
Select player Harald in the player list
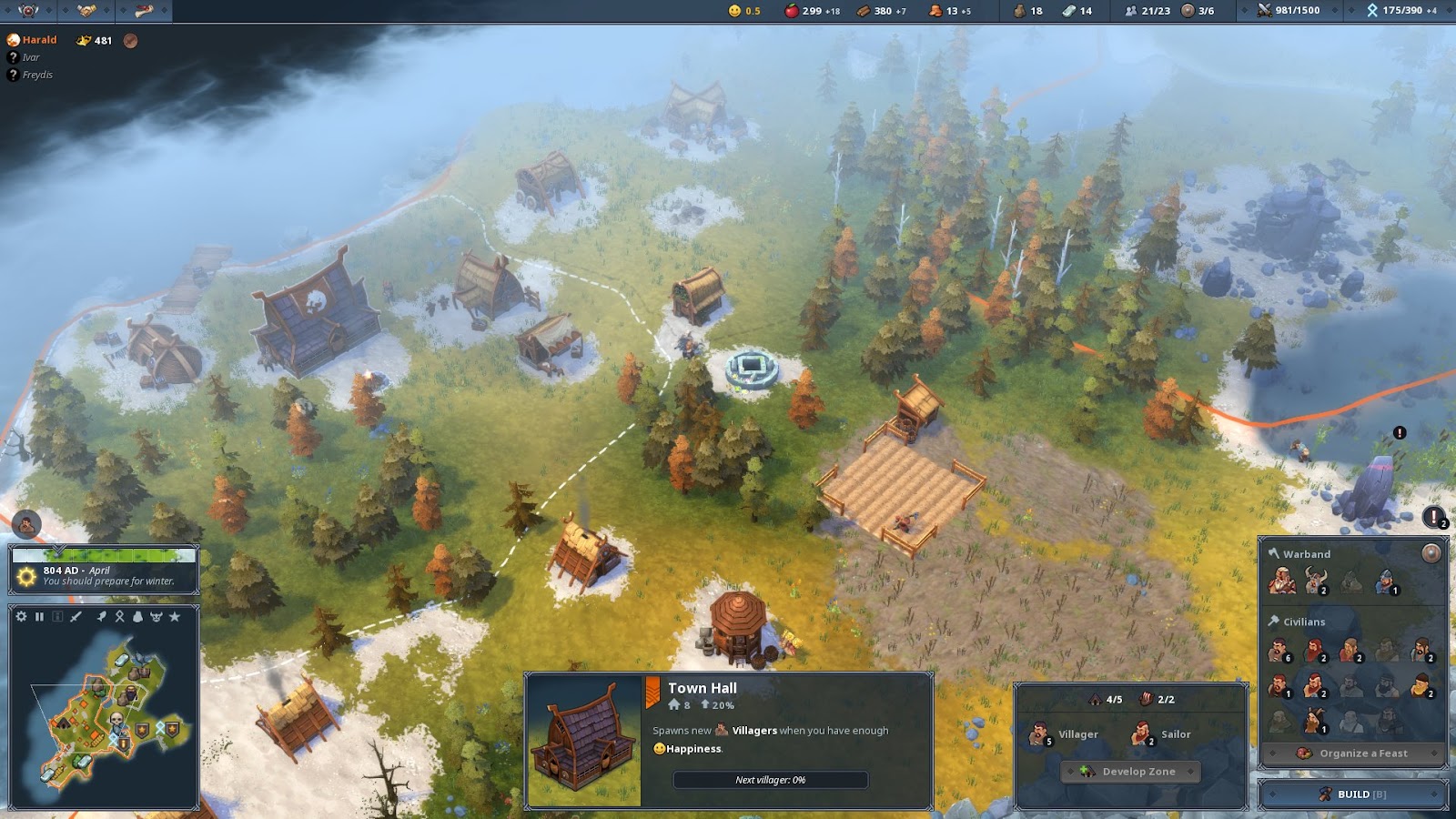click(39, 40)
